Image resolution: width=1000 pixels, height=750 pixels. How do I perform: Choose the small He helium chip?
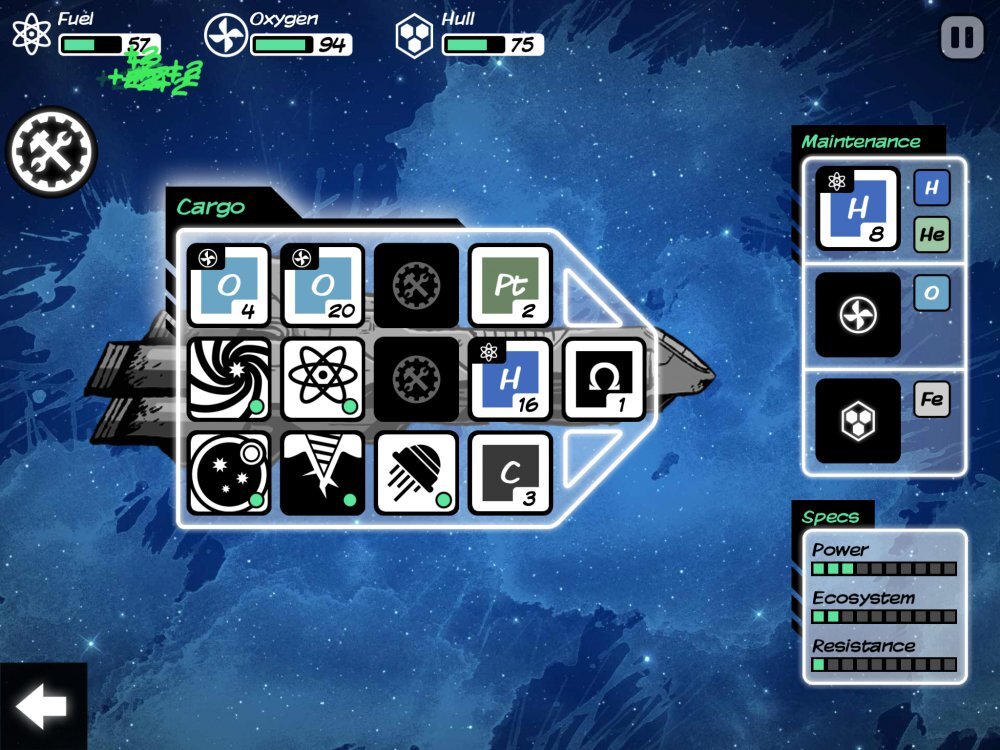tap(931, 235)
